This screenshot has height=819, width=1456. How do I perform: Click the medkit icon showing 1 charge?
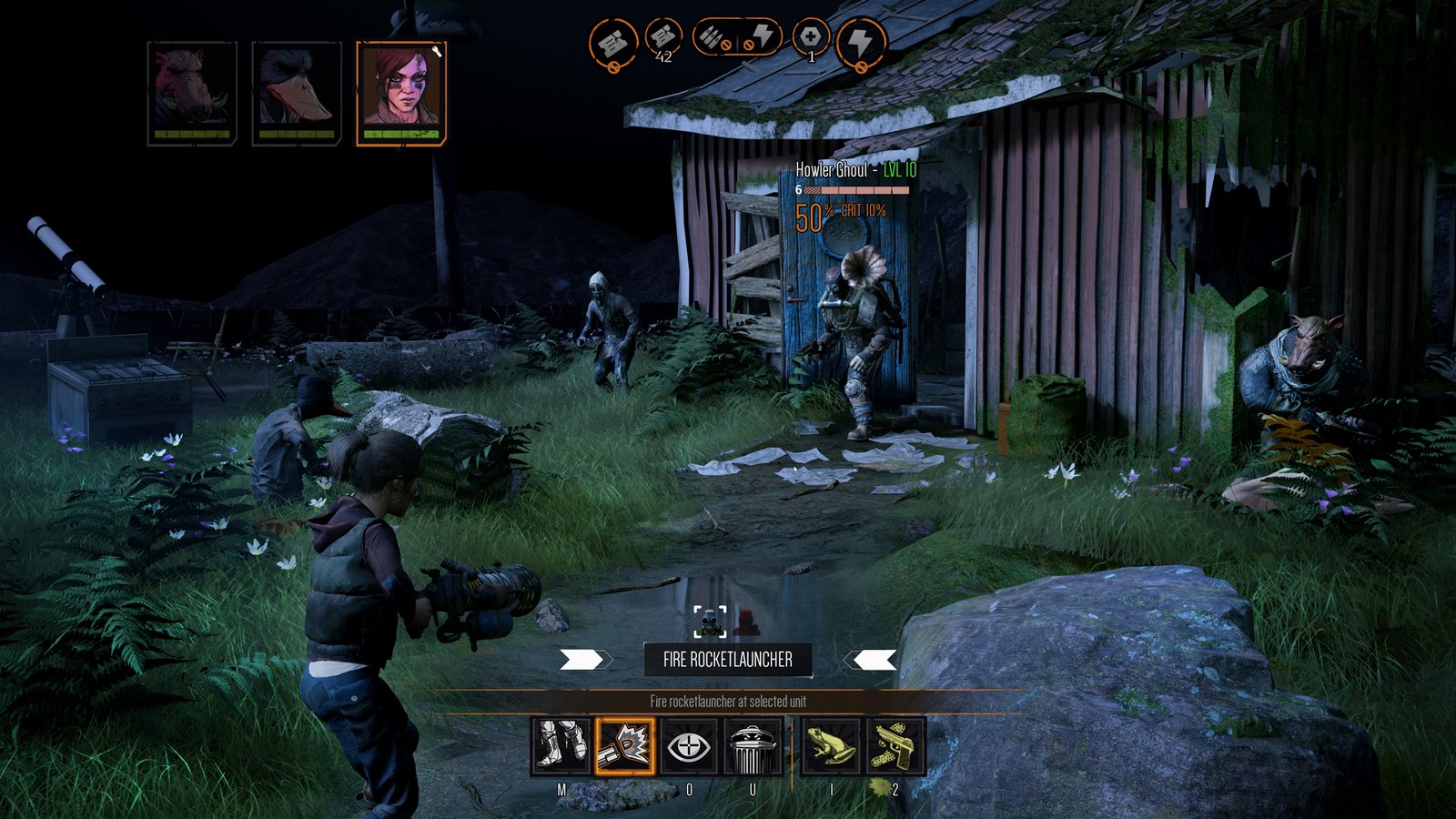[x=809, y=38]
